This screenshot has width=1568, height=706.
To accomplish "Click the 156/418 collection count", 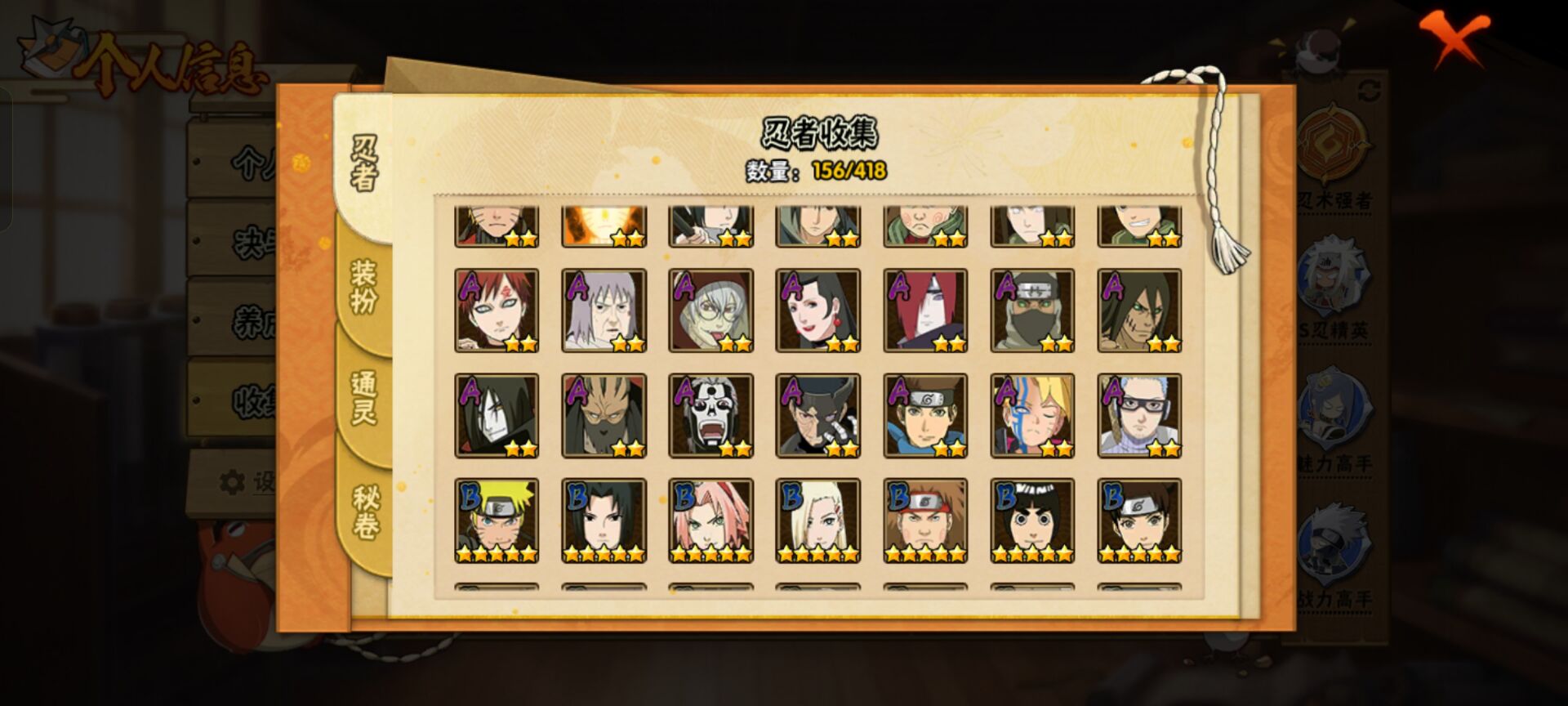I will tap(849, 172).
